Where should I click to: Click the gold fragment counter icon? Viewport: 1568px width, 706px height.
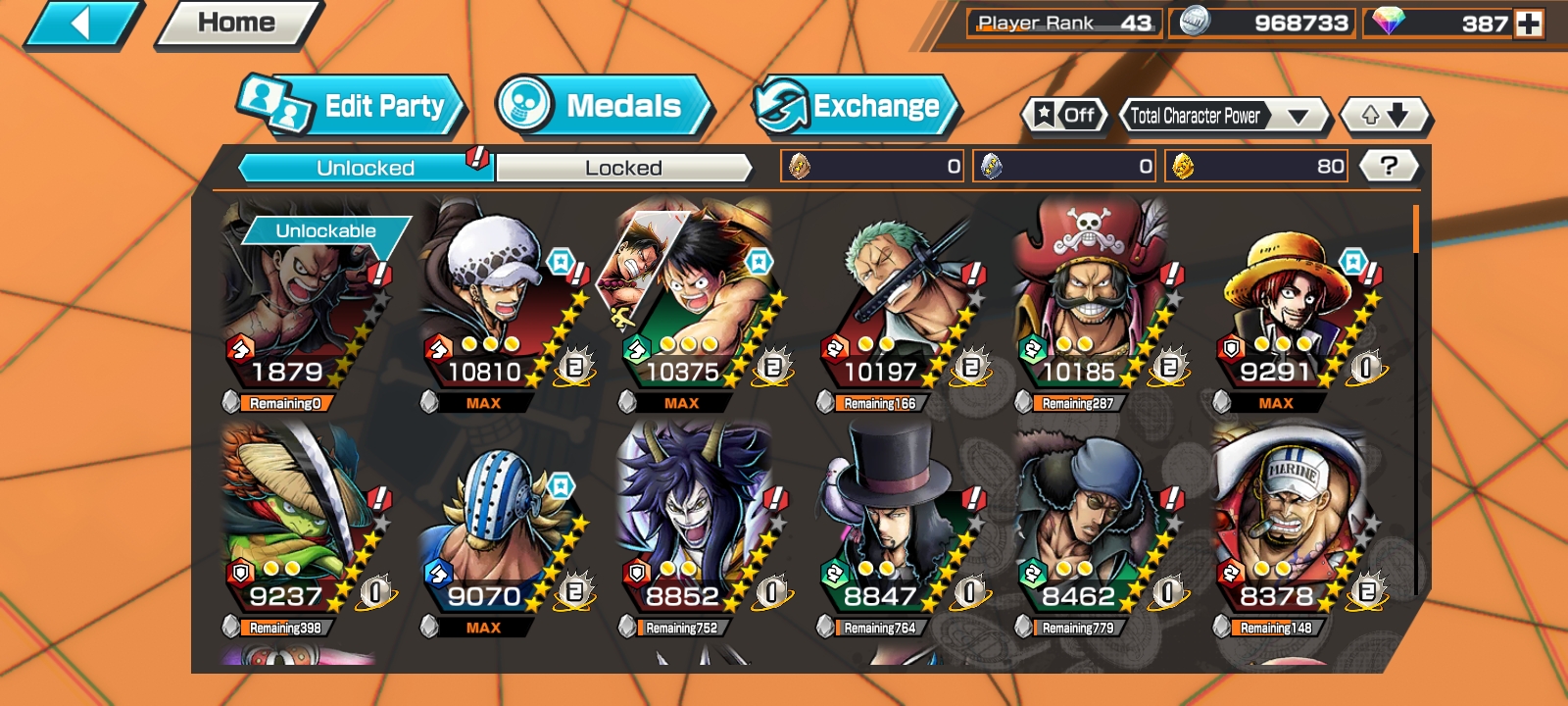tap(1181, 166)
